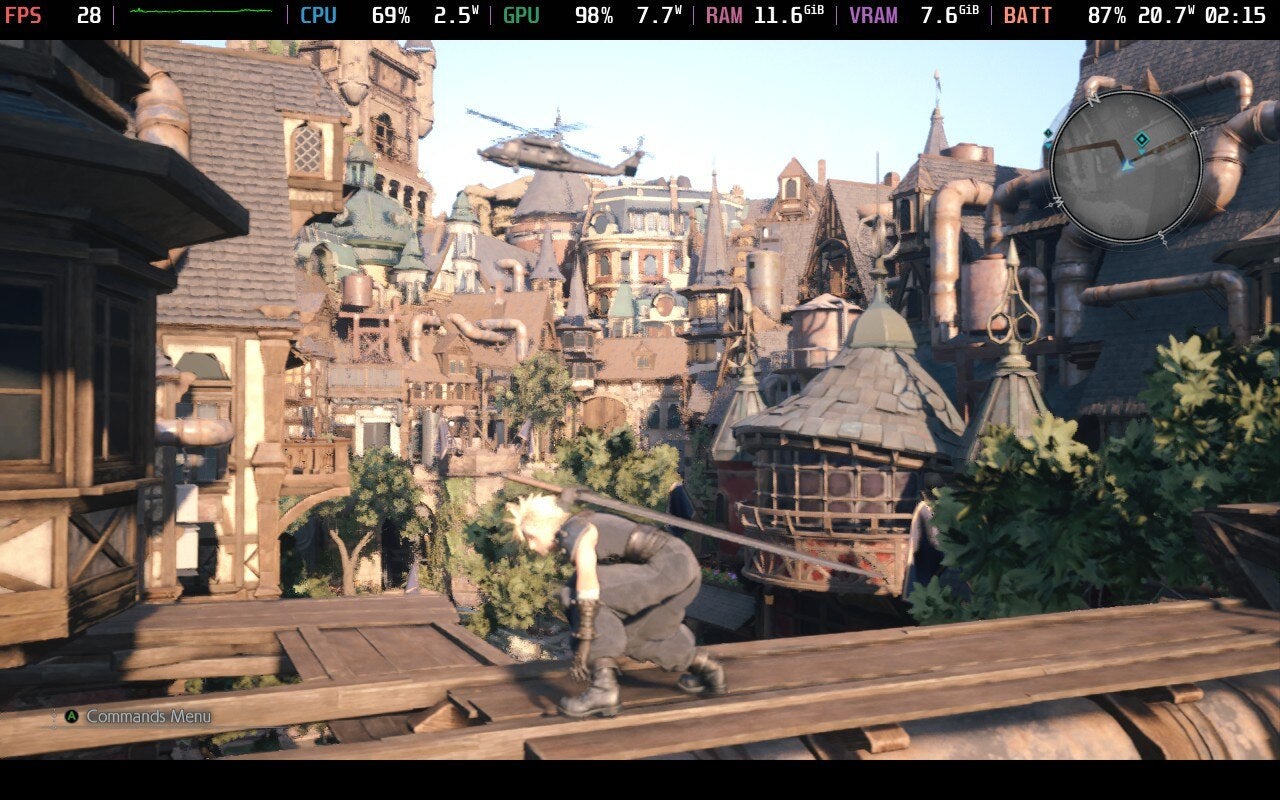Select the East marker on the minimap ring
The image size is (1280, 800).
click(x=1193, y=133)
